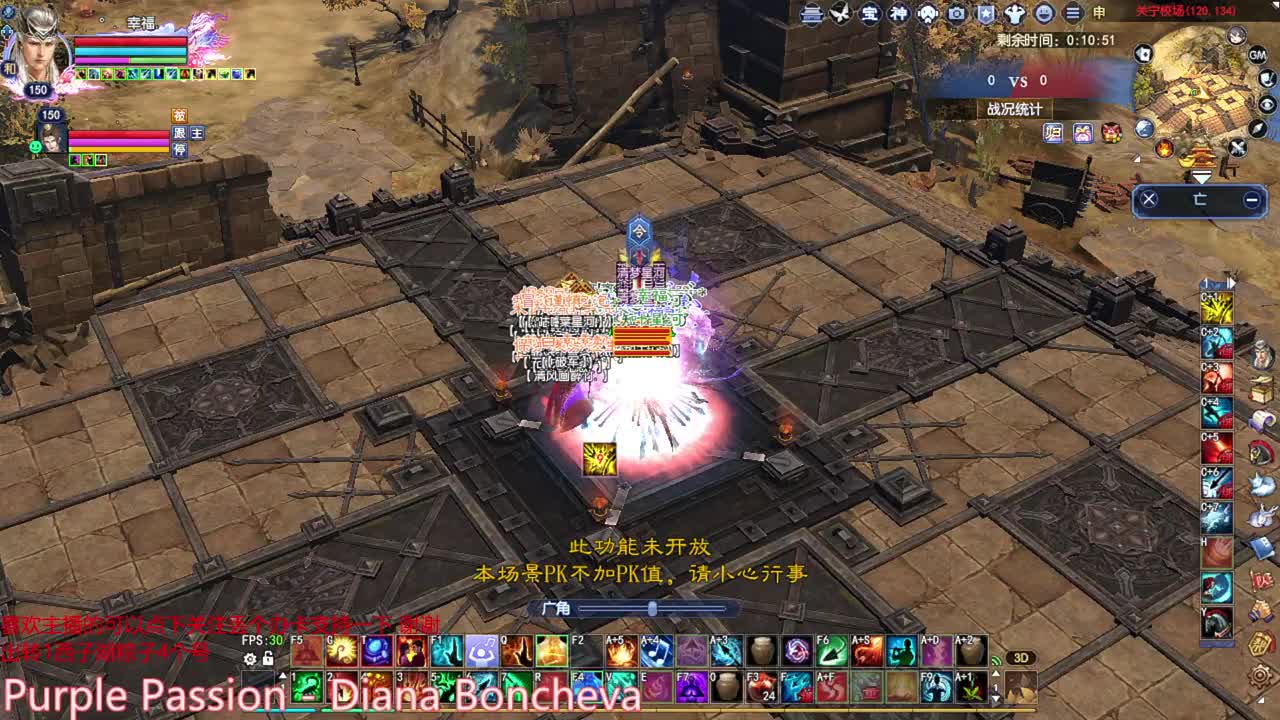Viewport: 1280px width, 720px height.
Task: Collapse the minimap using its minus button
Action: [x=1252, y=198]
